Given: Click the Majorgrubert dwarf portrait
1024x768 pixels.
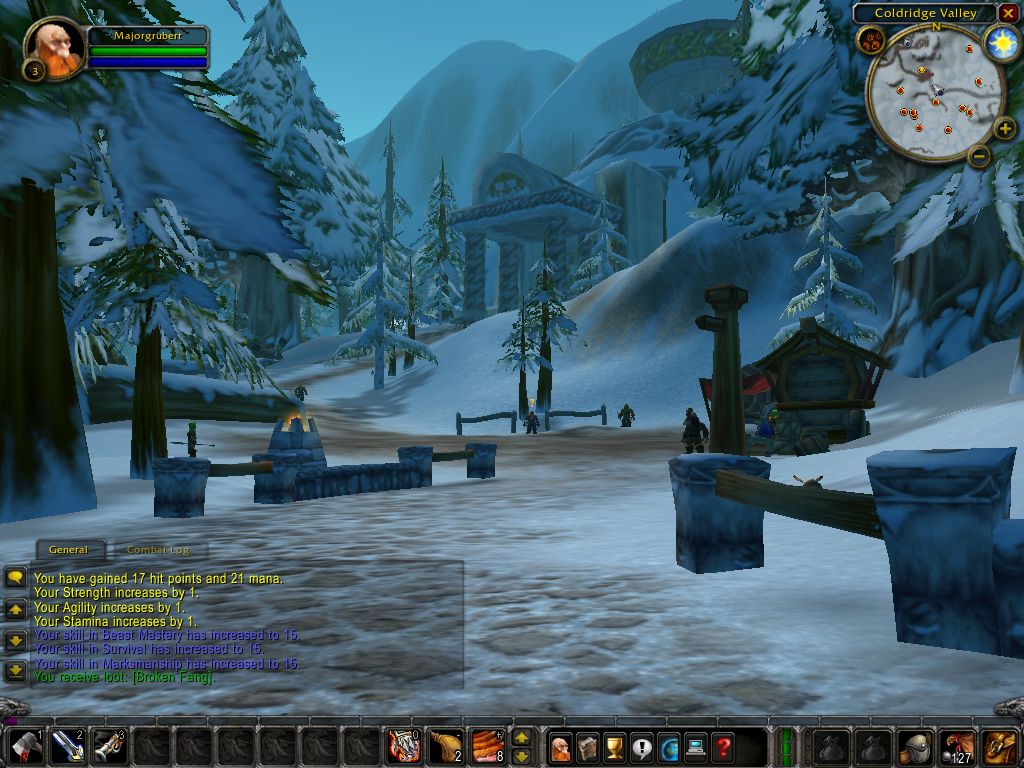Looking at the screenshot, I should [54, 46].
